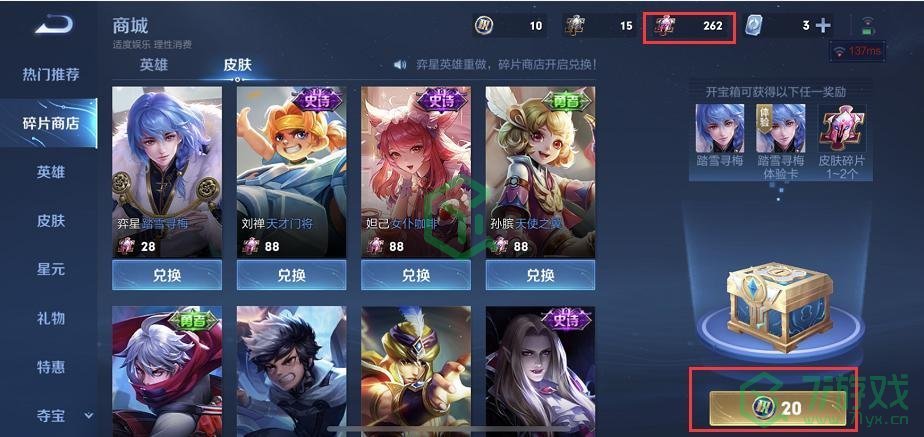Open 特惠 in the sidebar
924x437 pixels.
51,367
